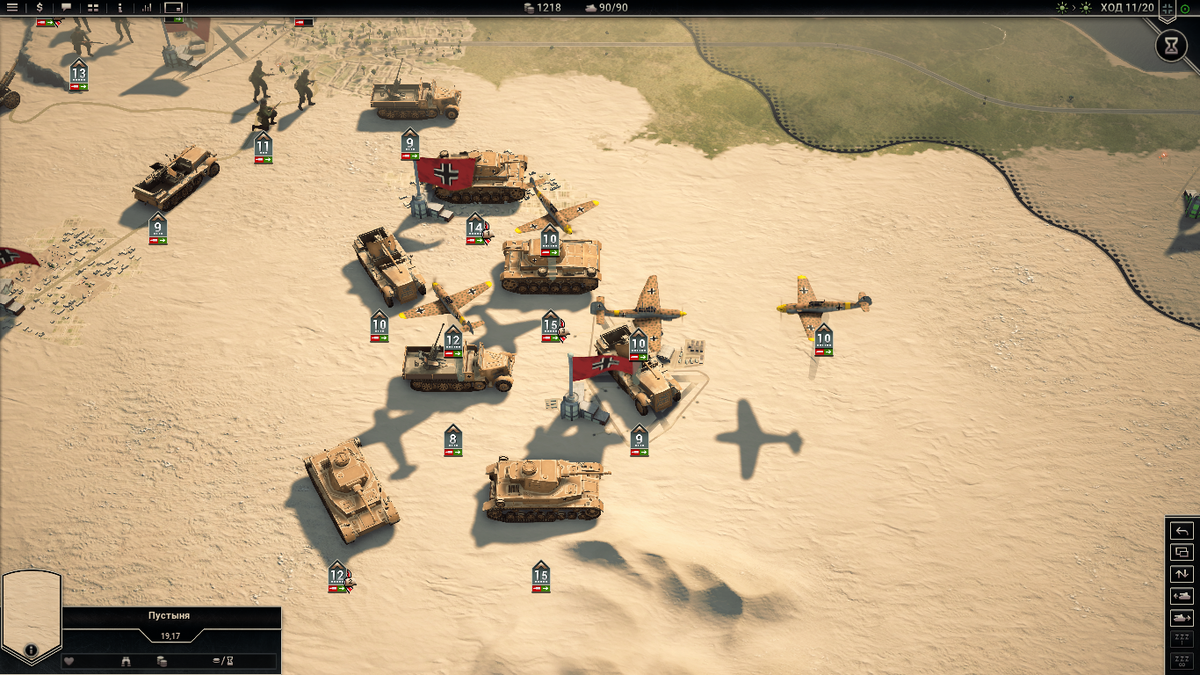Screen dimensions: 1200x675
Task: Click the up-down arrows swap button
Action: click(1182, 574)
